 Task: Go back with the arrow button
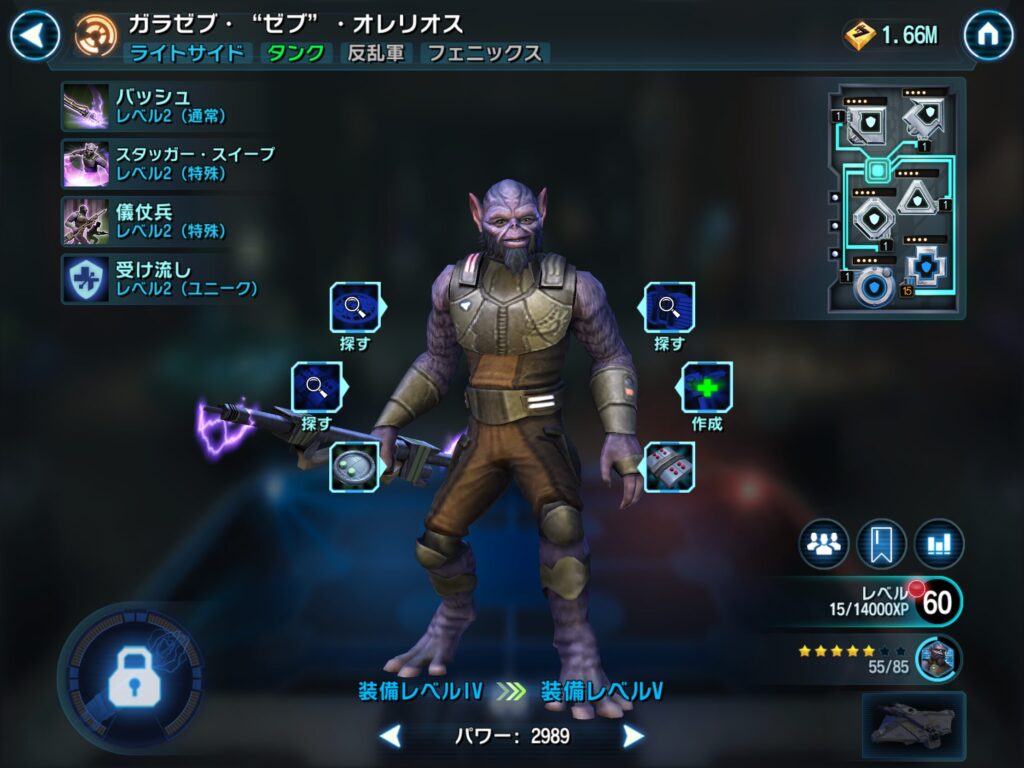click(x=34, y=36)
